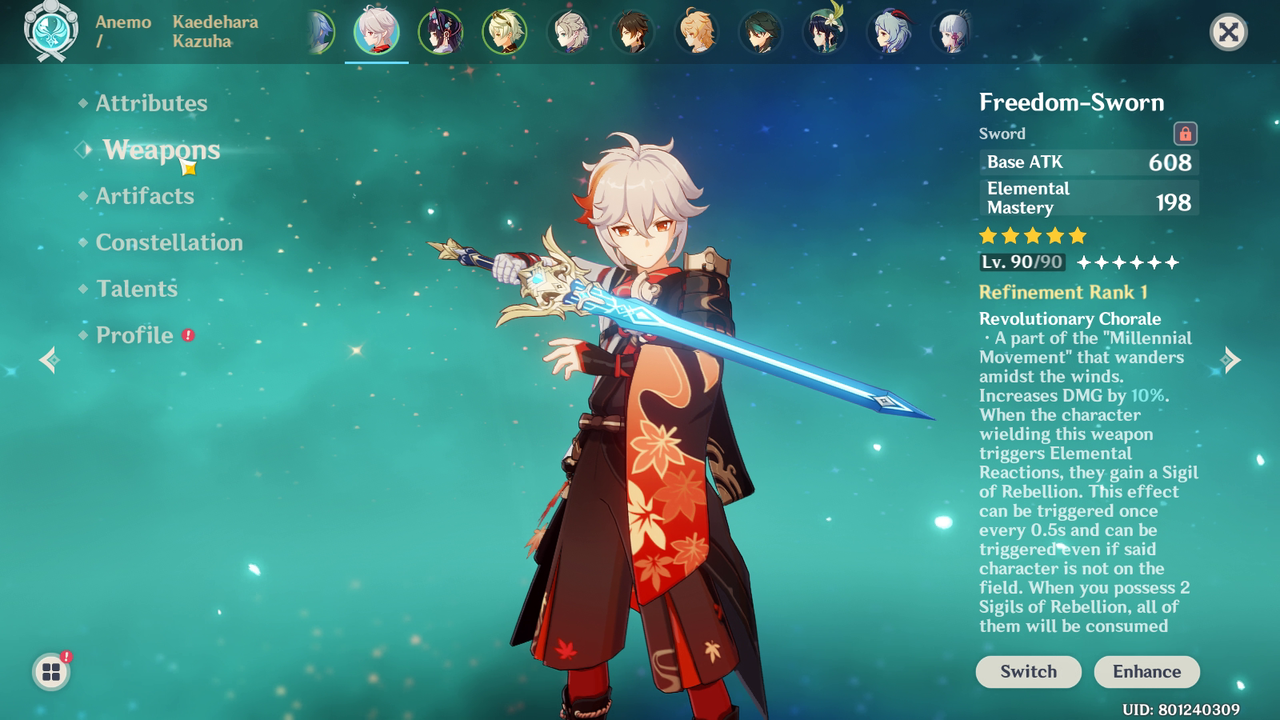The width and height of the screenshot is (1280, 720).
Task: Select the Weapons menu entry
Action: tap(161, 150)
